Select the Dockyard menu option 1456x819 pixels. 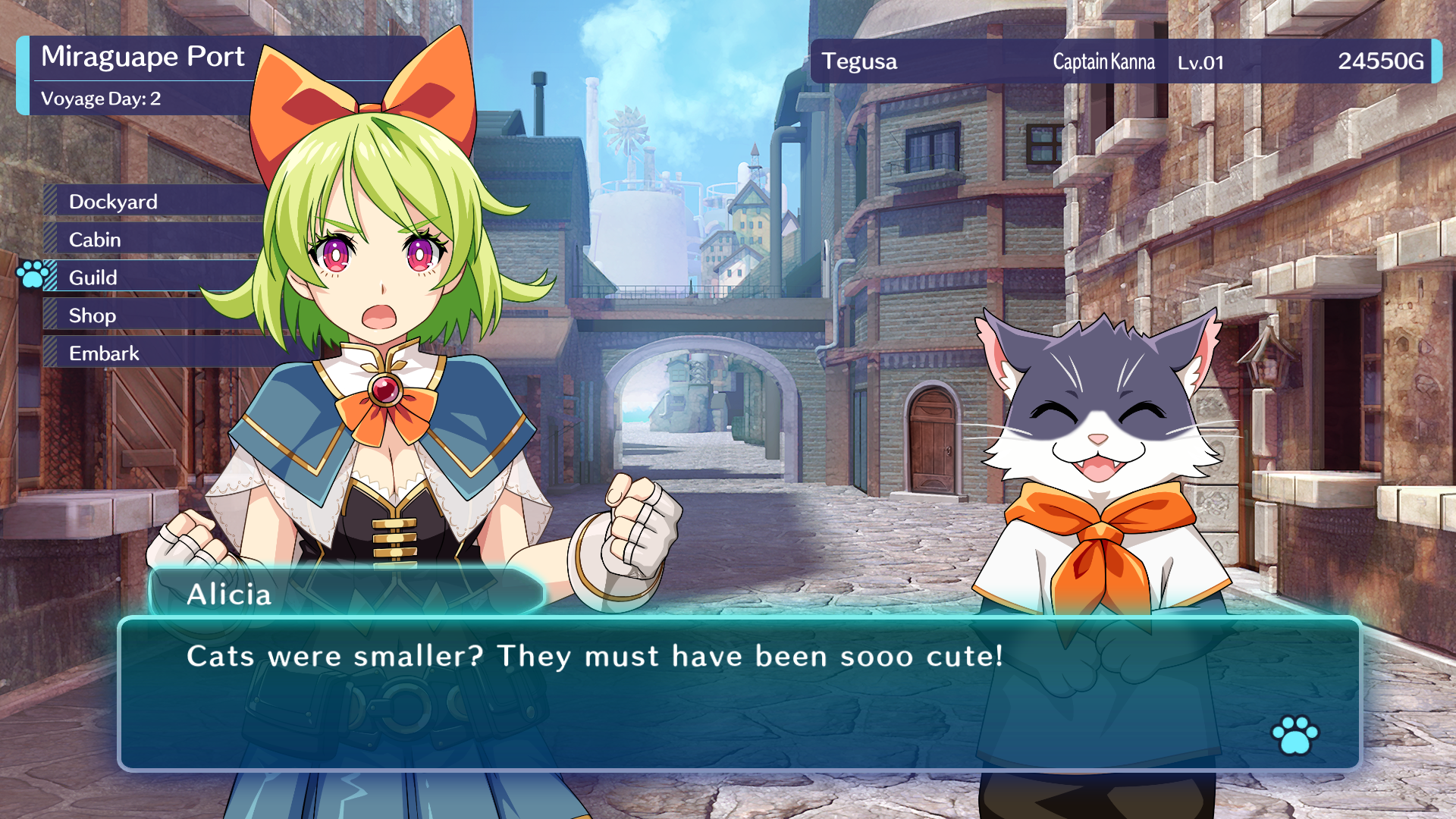111,202
